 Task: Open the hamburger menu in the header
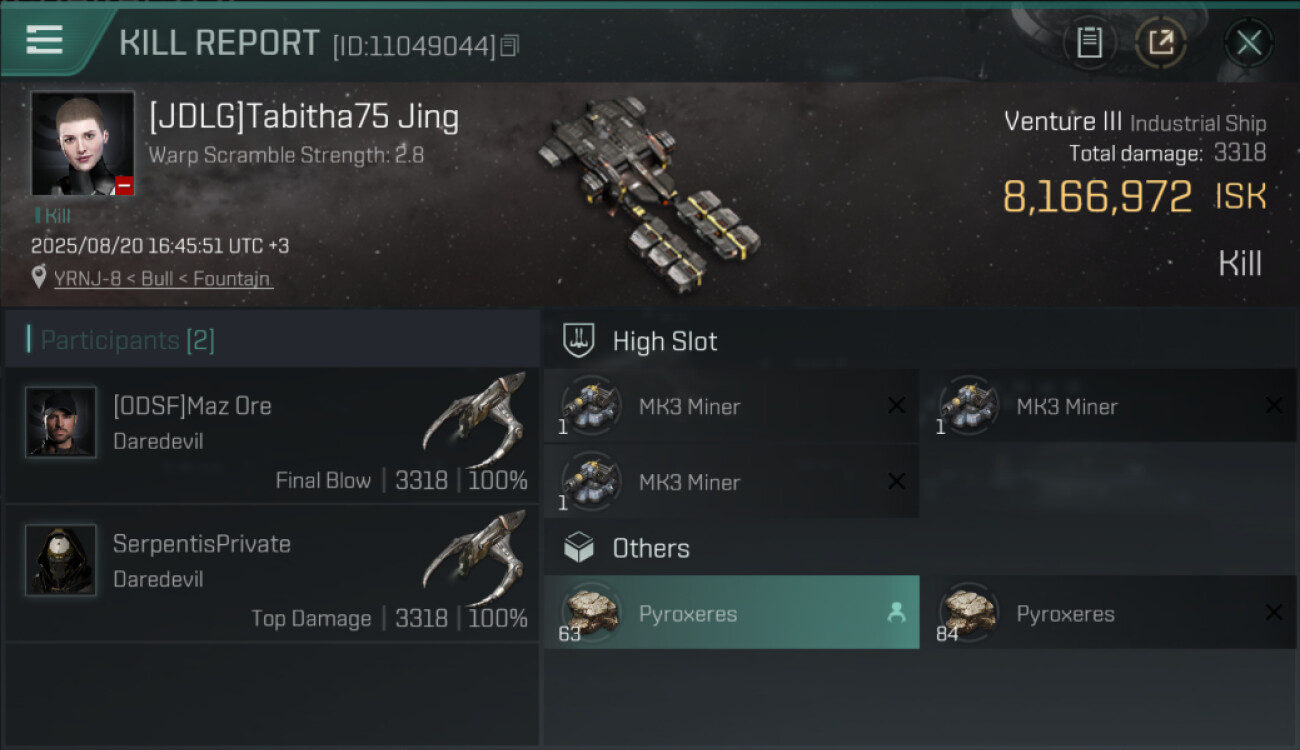[44, 41]
